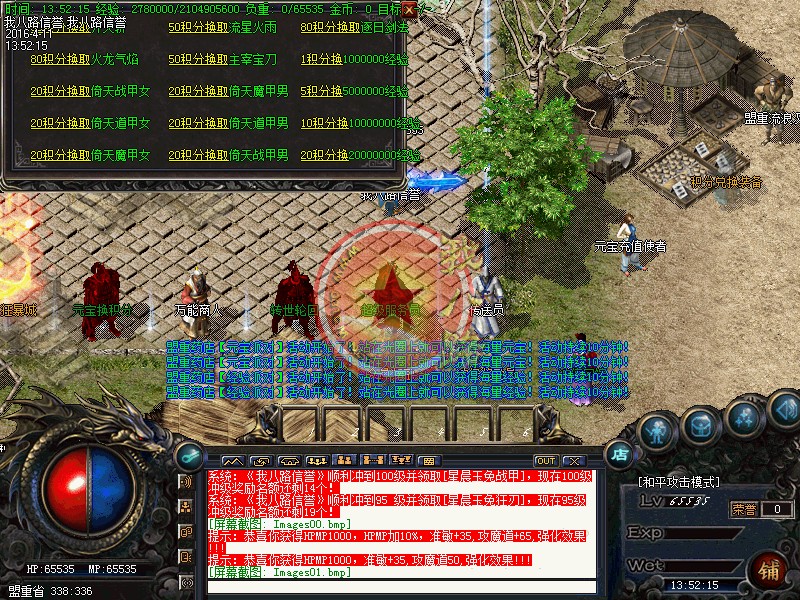Close the points exchange dialog
800x600 pixels.
pos(409,13)
